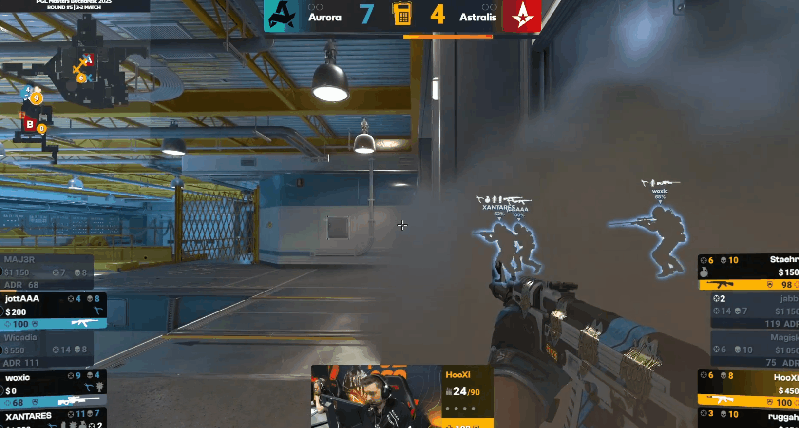This screenshot has width=799, height=428.
Task: Spectate MAJ3R from the player list
Action: click(x=48, y=272)
